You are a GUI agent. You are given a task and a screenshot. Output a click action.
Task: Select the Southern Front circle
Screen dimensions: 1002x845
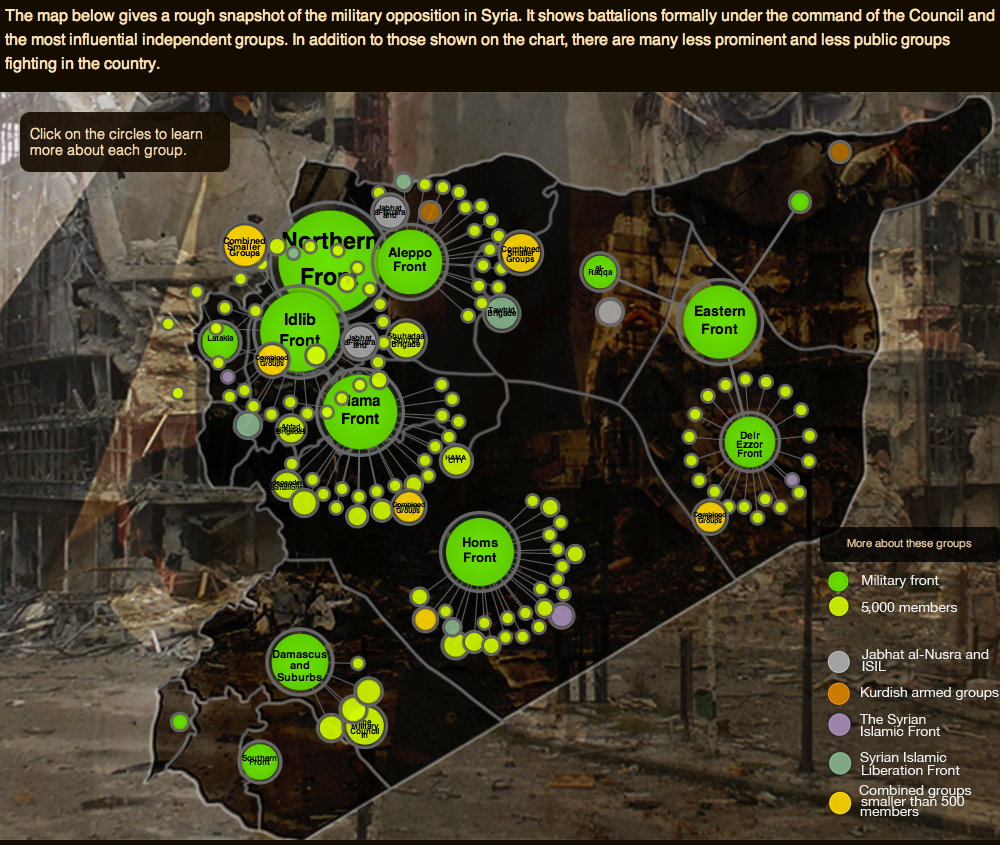coord(259,762)
